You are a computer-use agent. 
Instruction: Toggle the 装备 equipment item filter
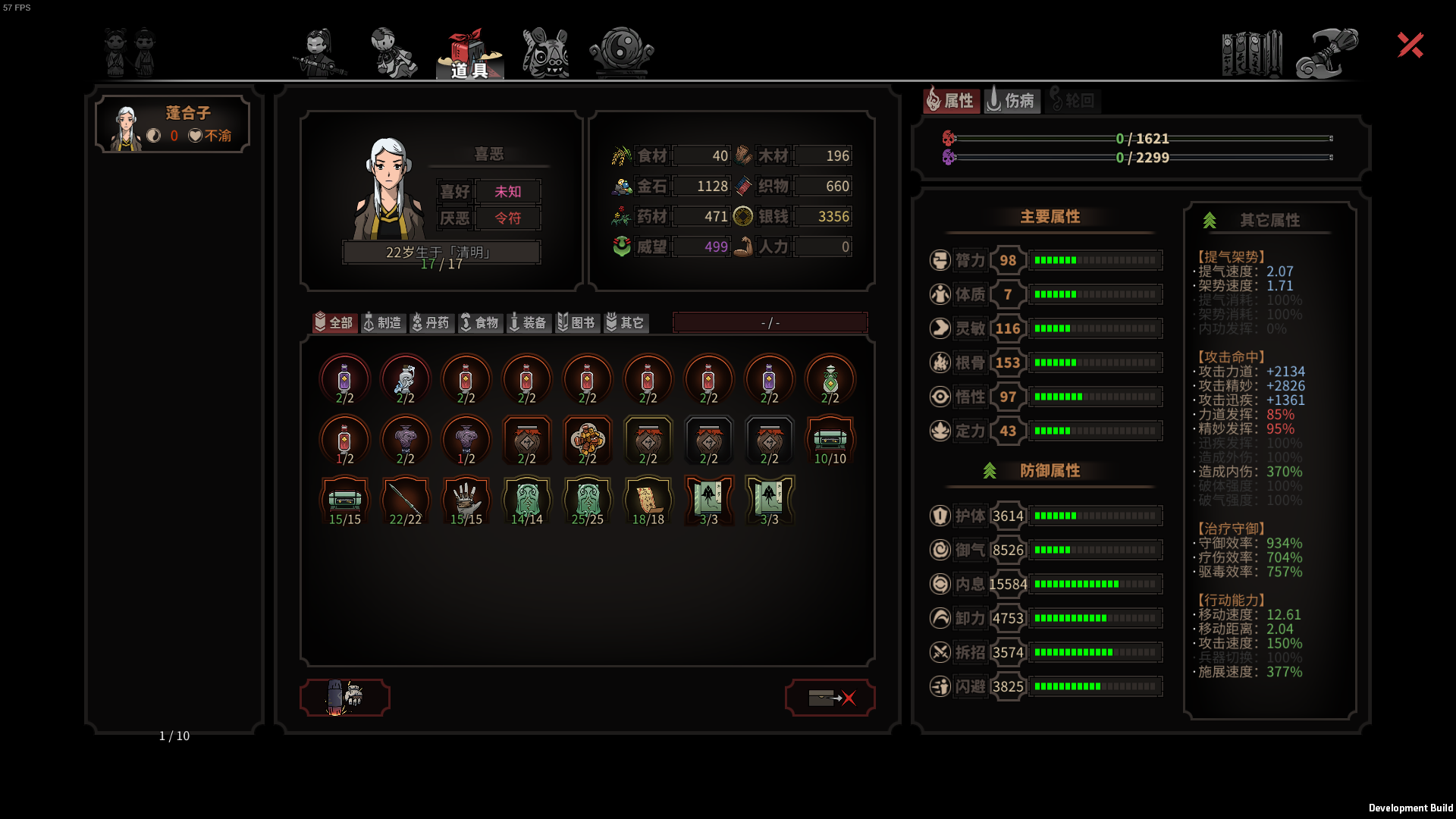click(529, 322)
